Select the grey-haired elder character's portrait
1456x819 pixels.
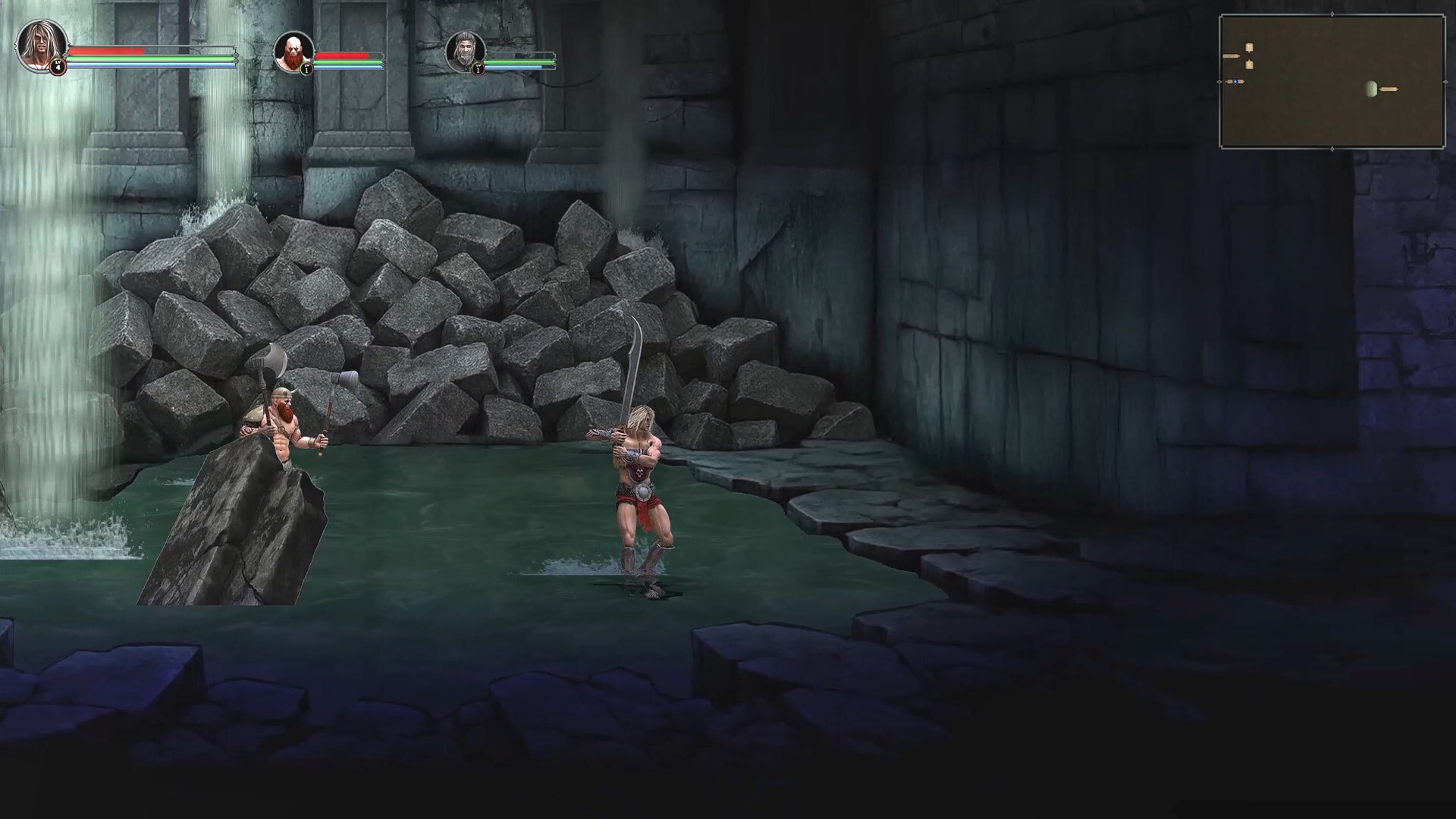[x=465, y=52]
